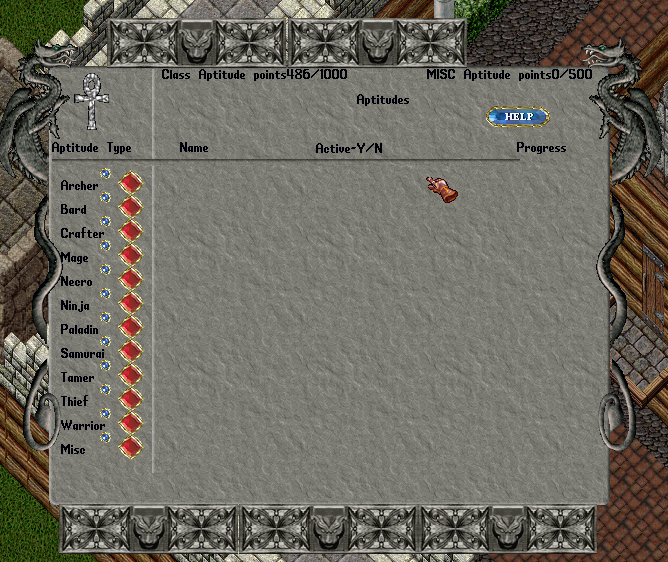
Task: Click the red gem next to Crafter
Action: tap(131, 233)
